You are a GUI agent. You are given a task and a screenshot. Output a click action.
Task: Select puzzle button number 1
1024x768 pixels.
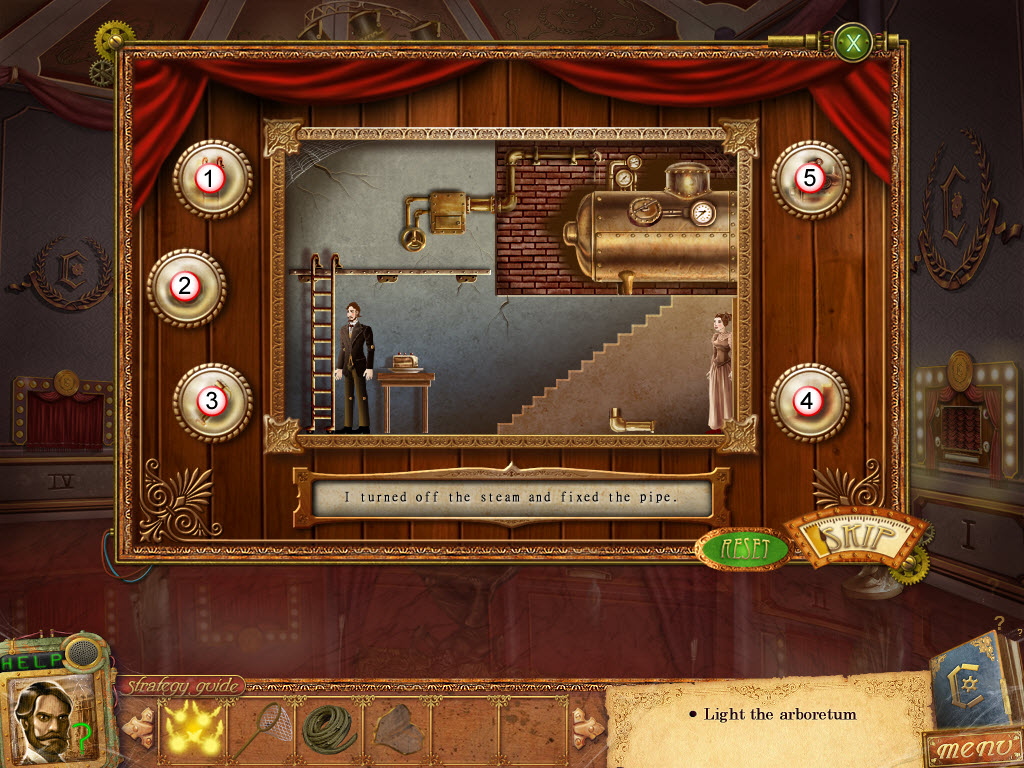(210, 179)
